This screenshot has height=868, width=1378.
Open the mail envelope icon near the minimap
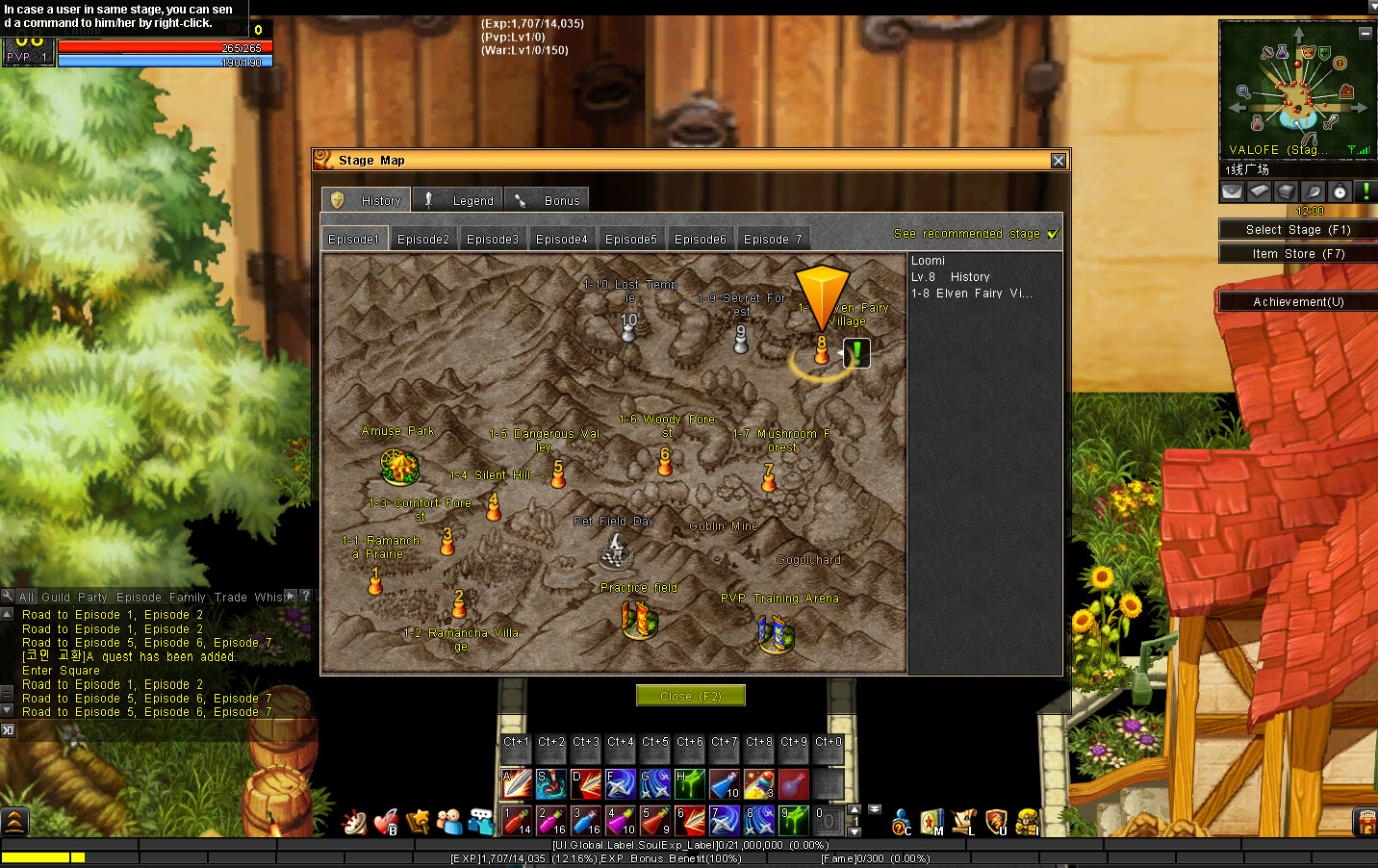click(1232, 191)
